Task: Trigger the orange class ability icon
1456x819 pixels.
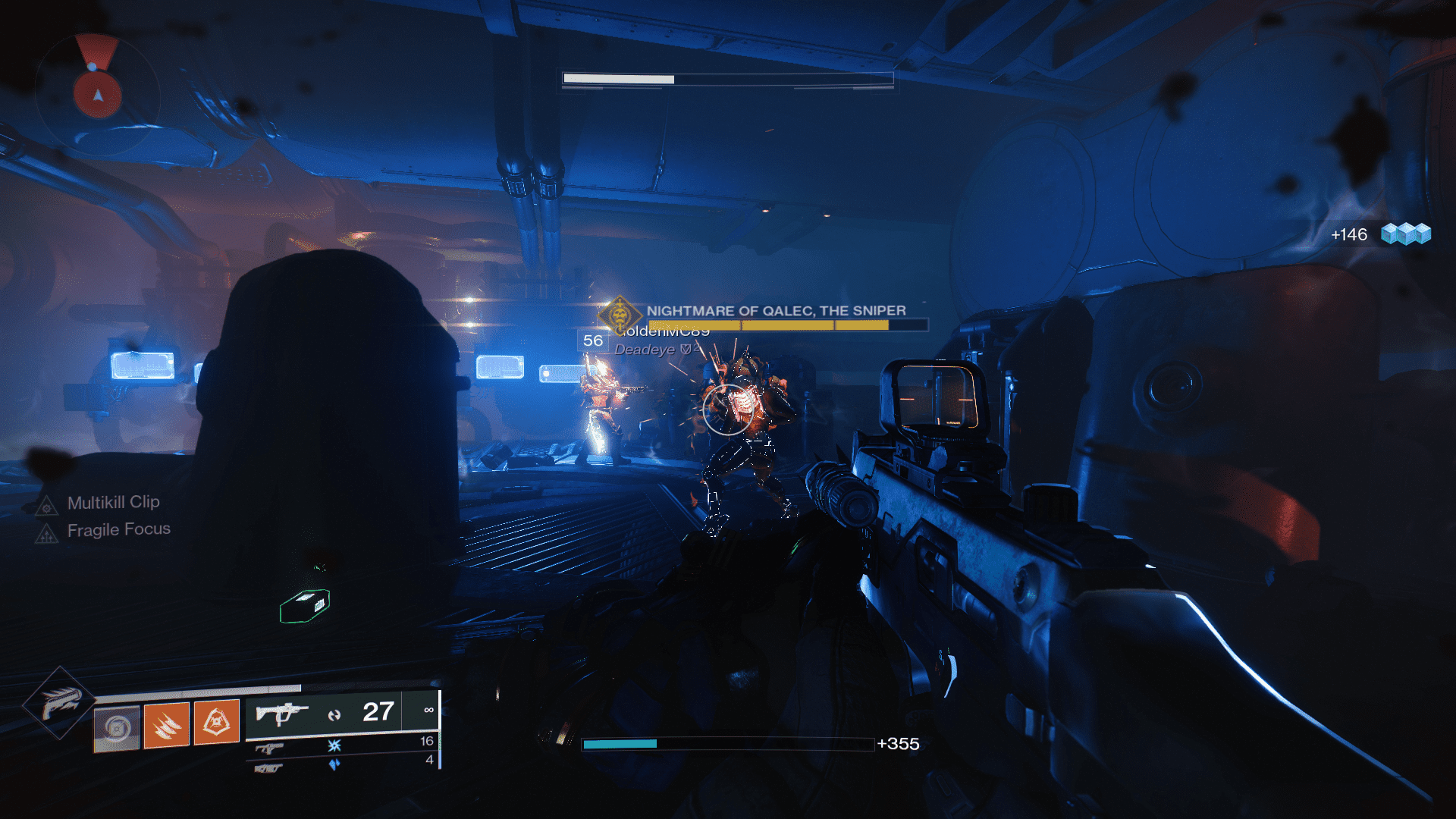Action: 217,721
